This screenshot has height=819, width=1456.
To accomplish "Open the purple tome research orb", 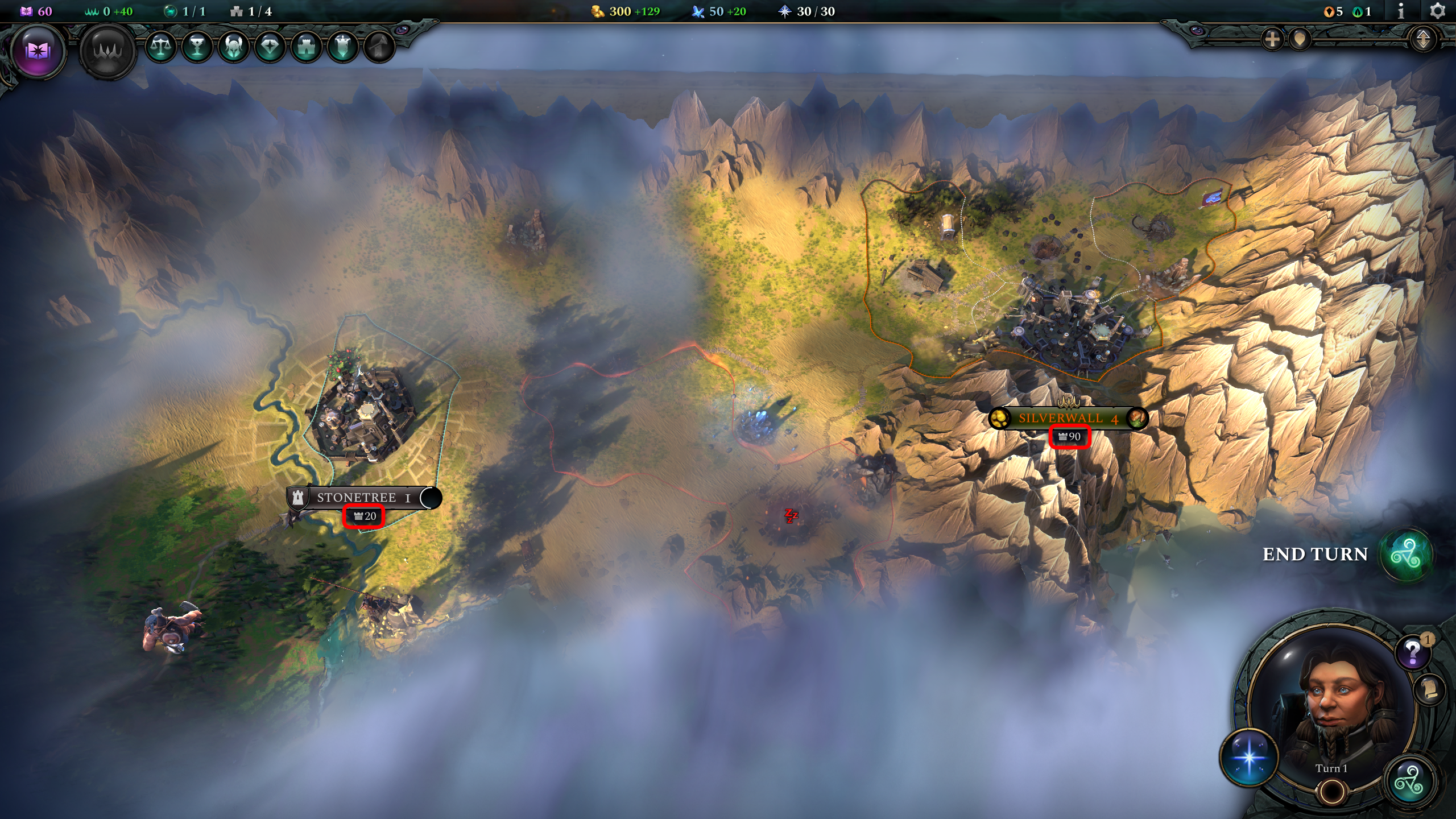I will [x=38, y=51].
